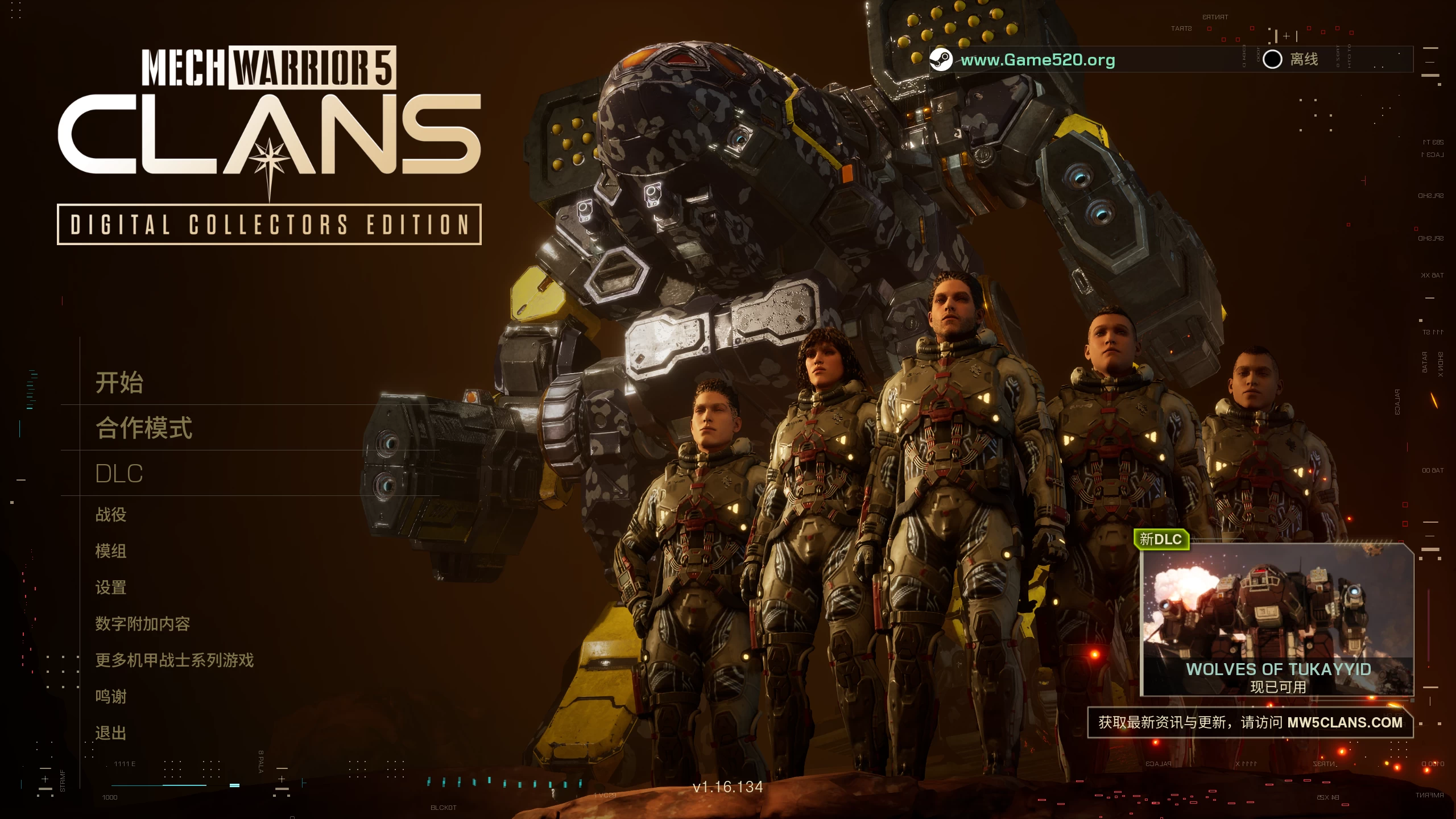Click 退出 to exit the game
The height and width of the screenshot is (819, 1456).
(x=111, y=733)
